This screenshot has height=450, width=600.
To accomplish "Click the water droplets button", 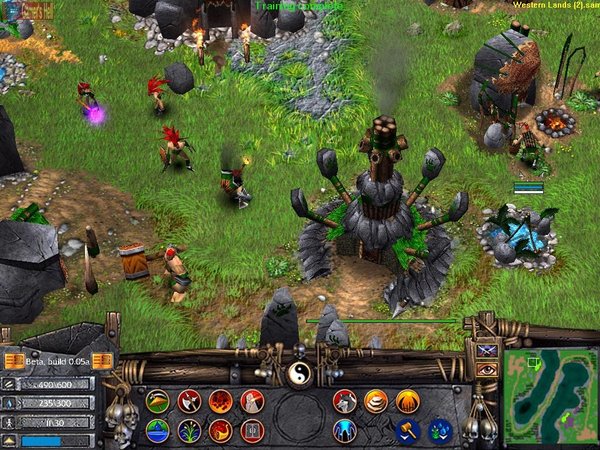I will pos(440,430).
